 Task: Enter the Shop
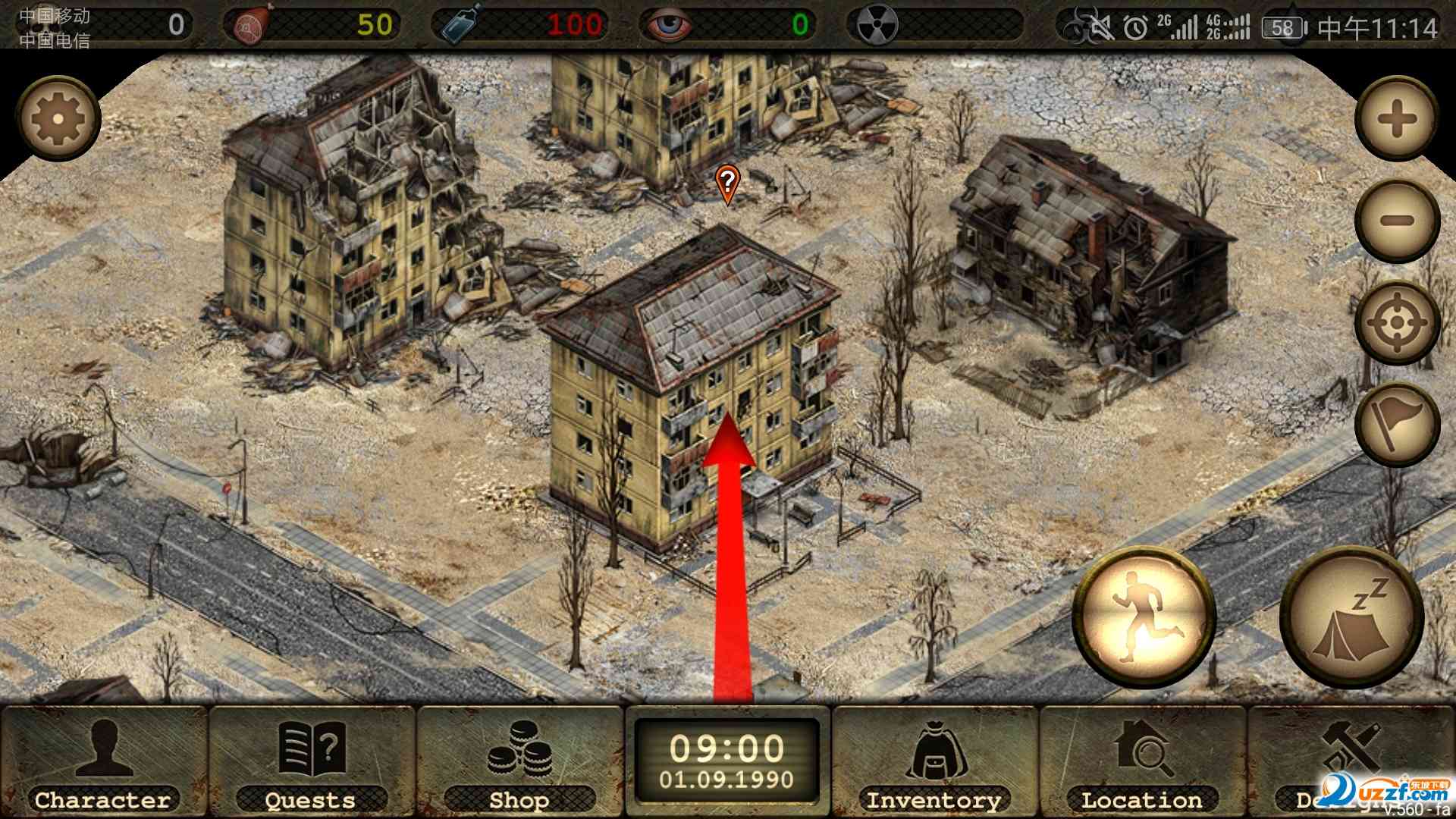[x=519, y=761]
